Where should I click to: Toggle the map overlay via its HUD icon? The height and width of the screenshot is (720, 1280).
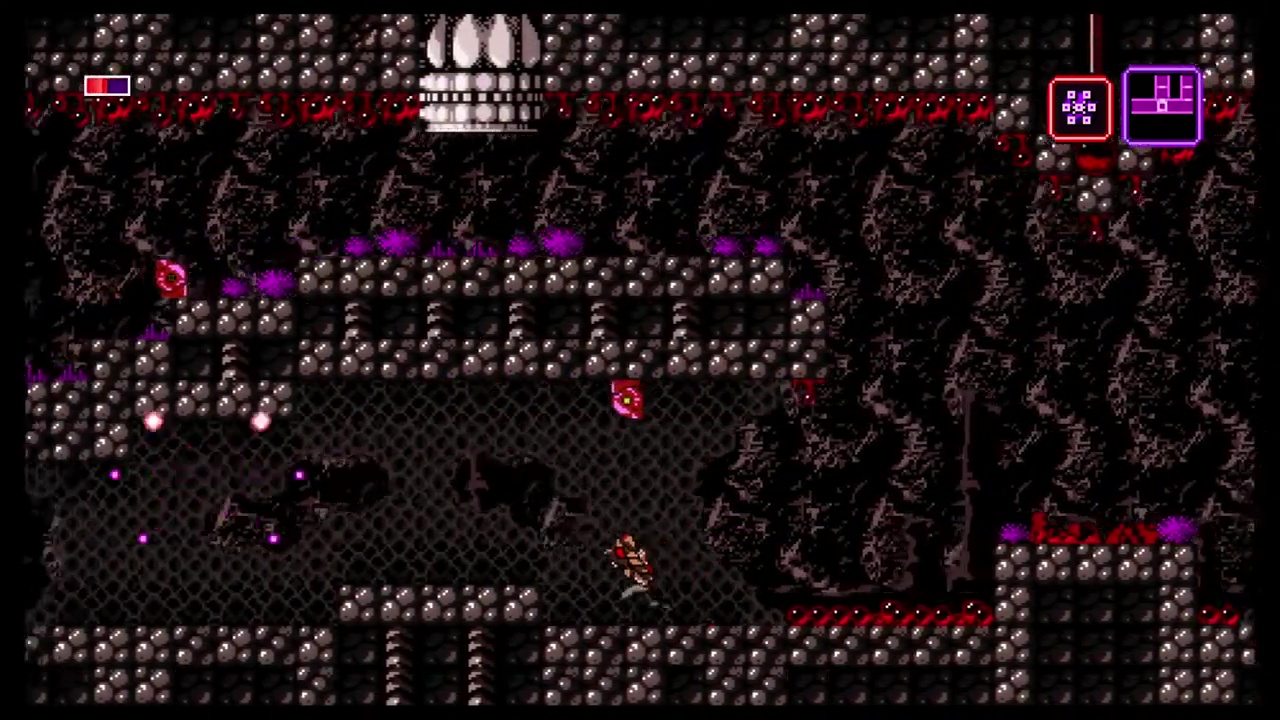(x=1163, y=105)
